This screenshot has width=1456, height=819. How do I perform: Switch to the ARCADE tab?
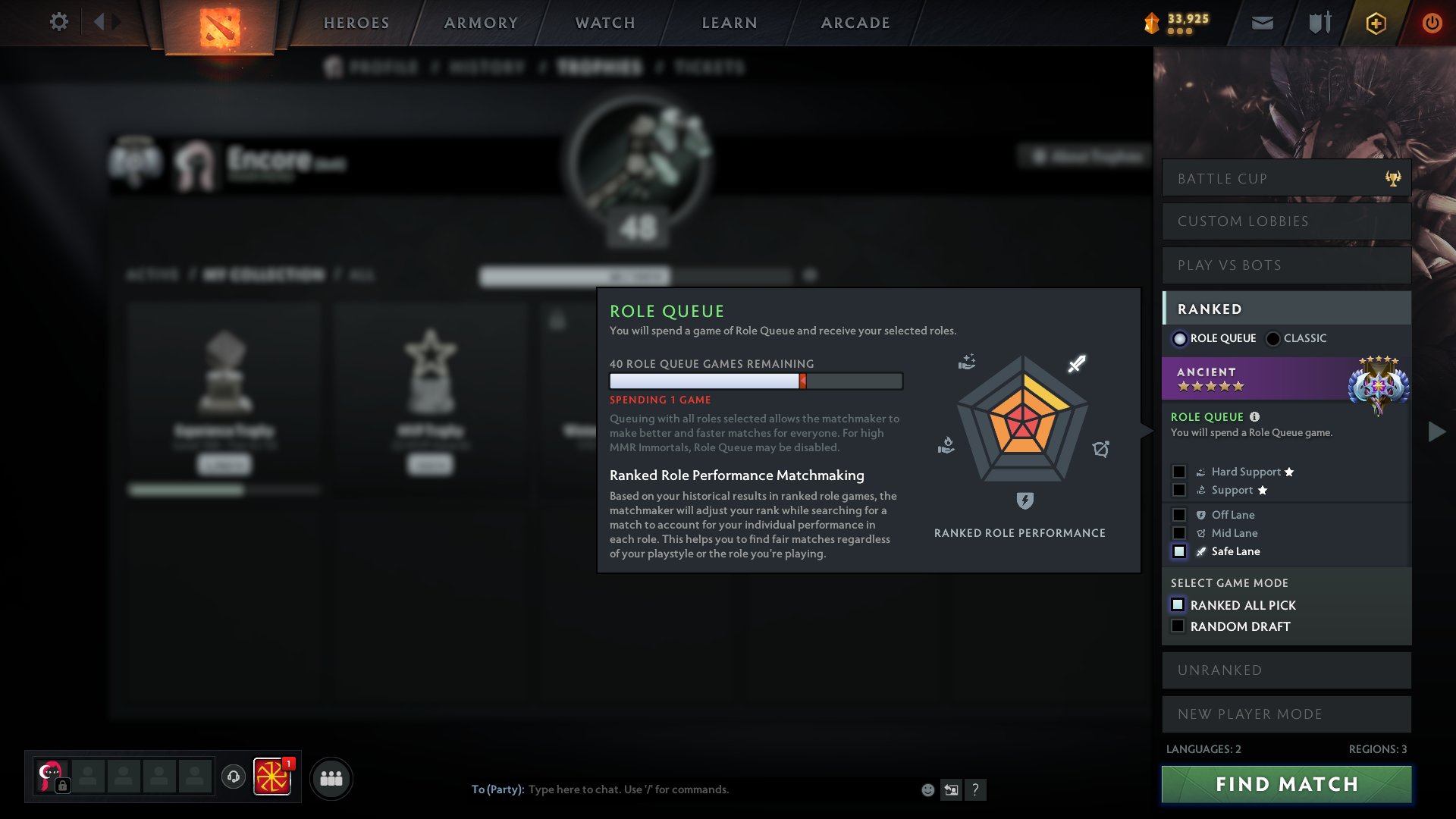pyautogui.click(x=855, y=22)
